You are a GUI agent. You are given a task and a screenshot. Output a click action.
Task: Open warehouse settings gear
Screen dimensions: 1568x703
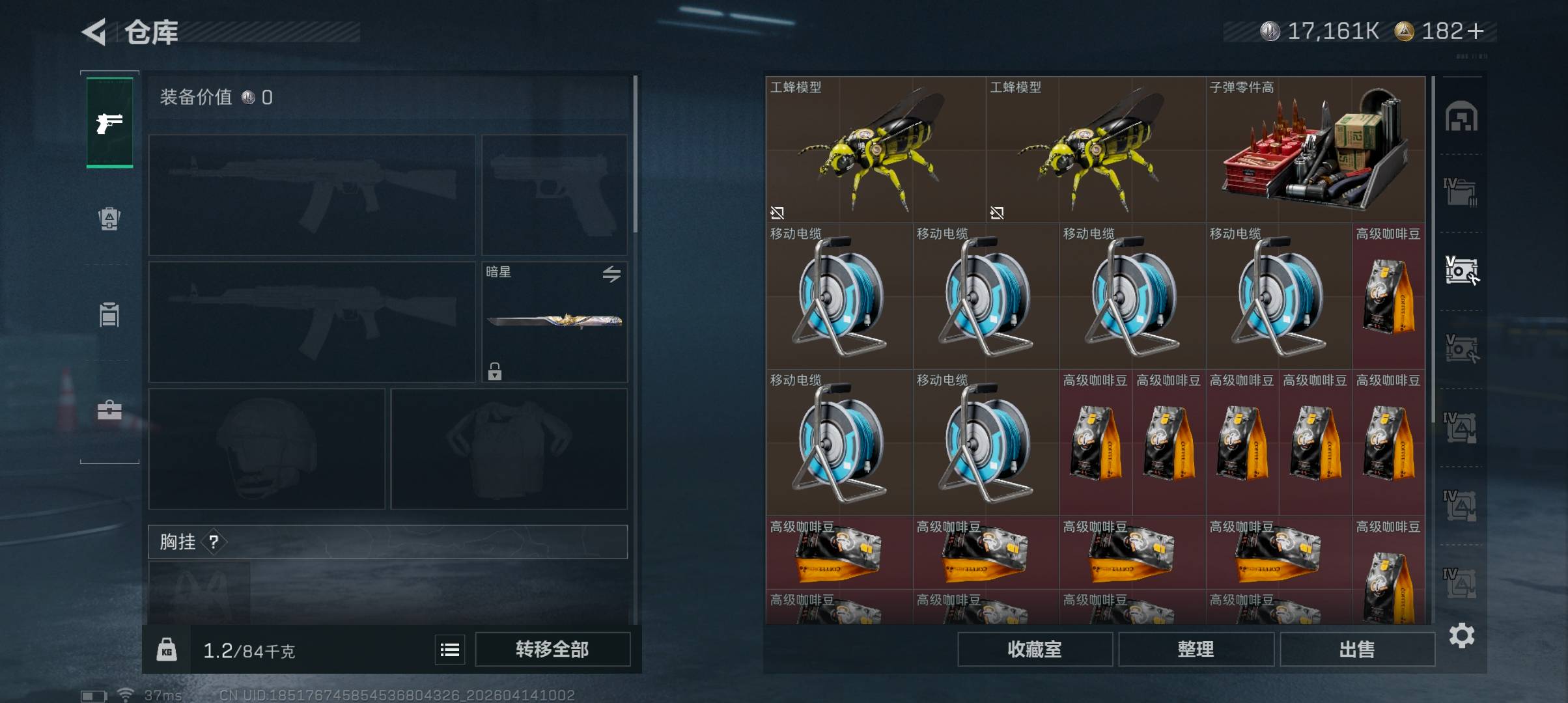[1462, 635]
